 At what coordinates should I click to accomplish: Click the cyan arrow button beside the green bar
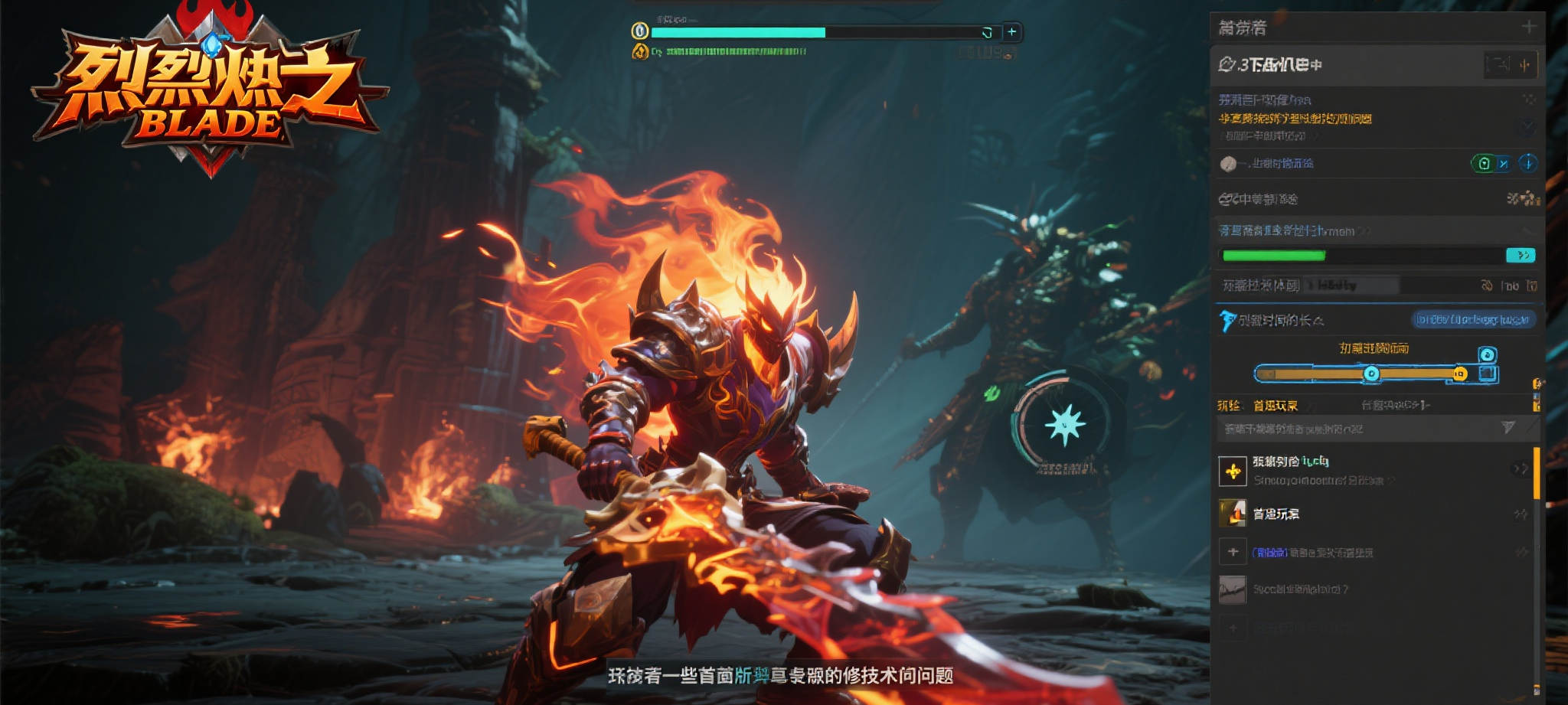1521,255
